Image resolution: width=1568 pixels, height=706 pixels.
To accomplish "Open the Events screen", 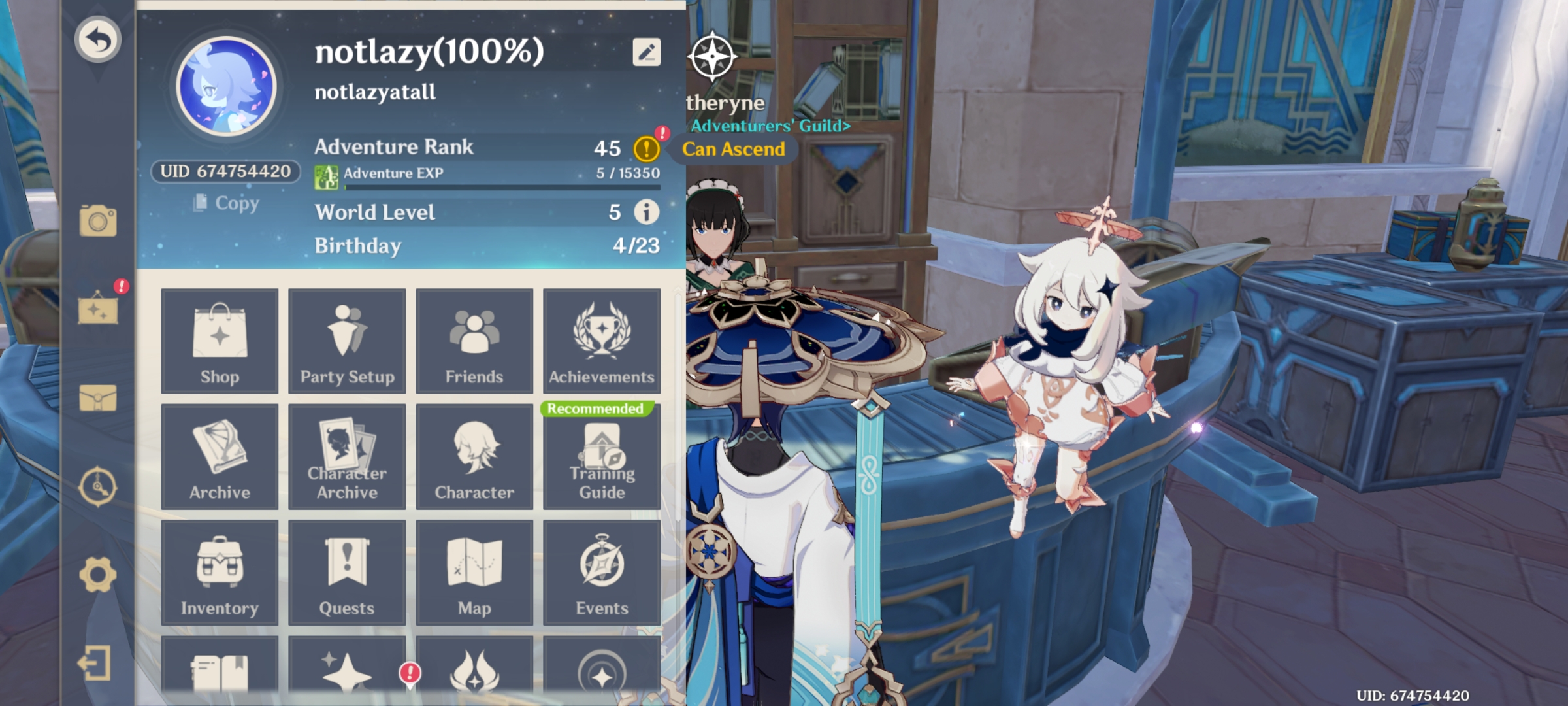I will click(601, 573).
